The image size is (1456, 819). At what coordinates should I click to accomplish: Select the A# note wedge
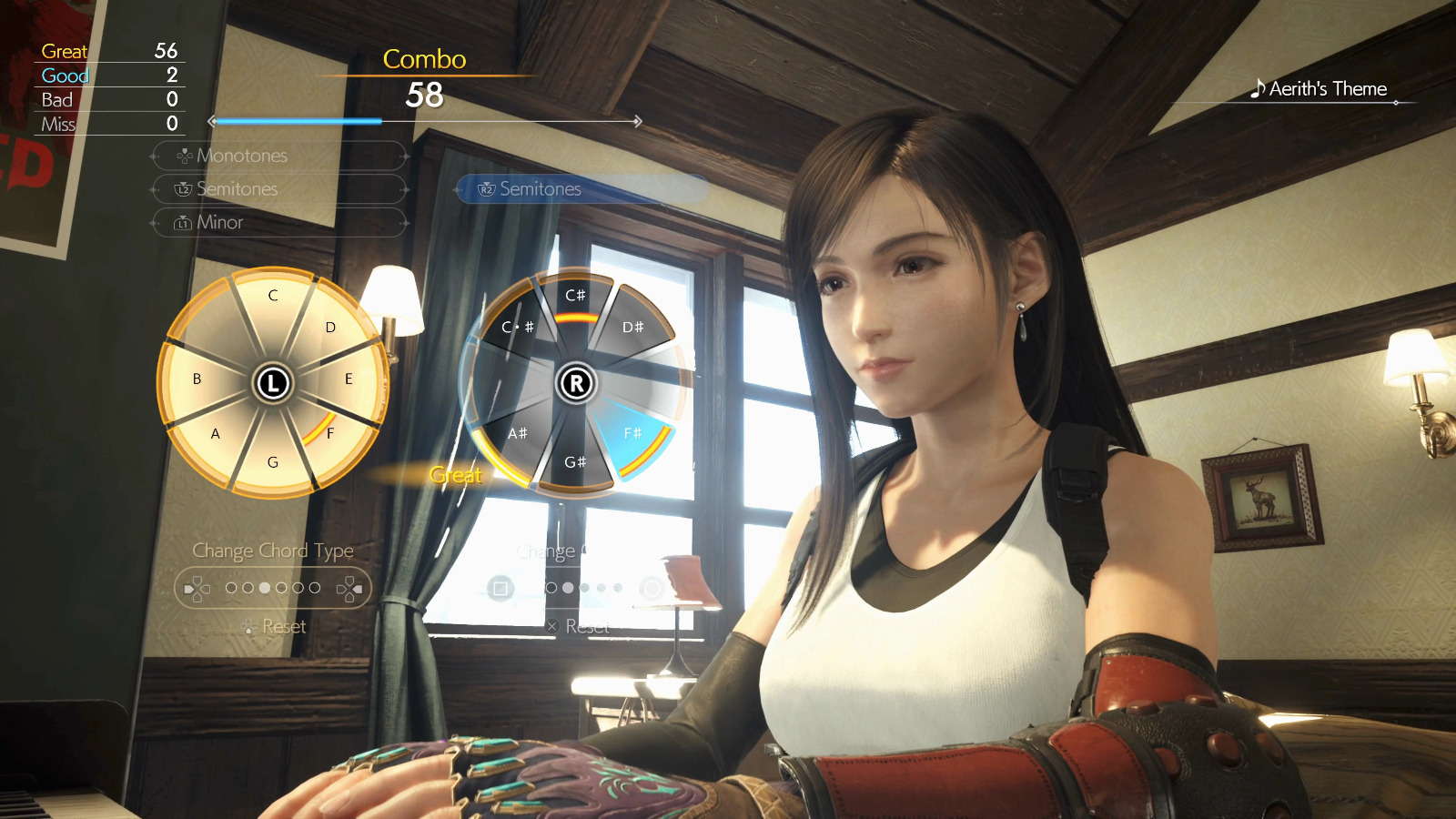pos(519,434)
